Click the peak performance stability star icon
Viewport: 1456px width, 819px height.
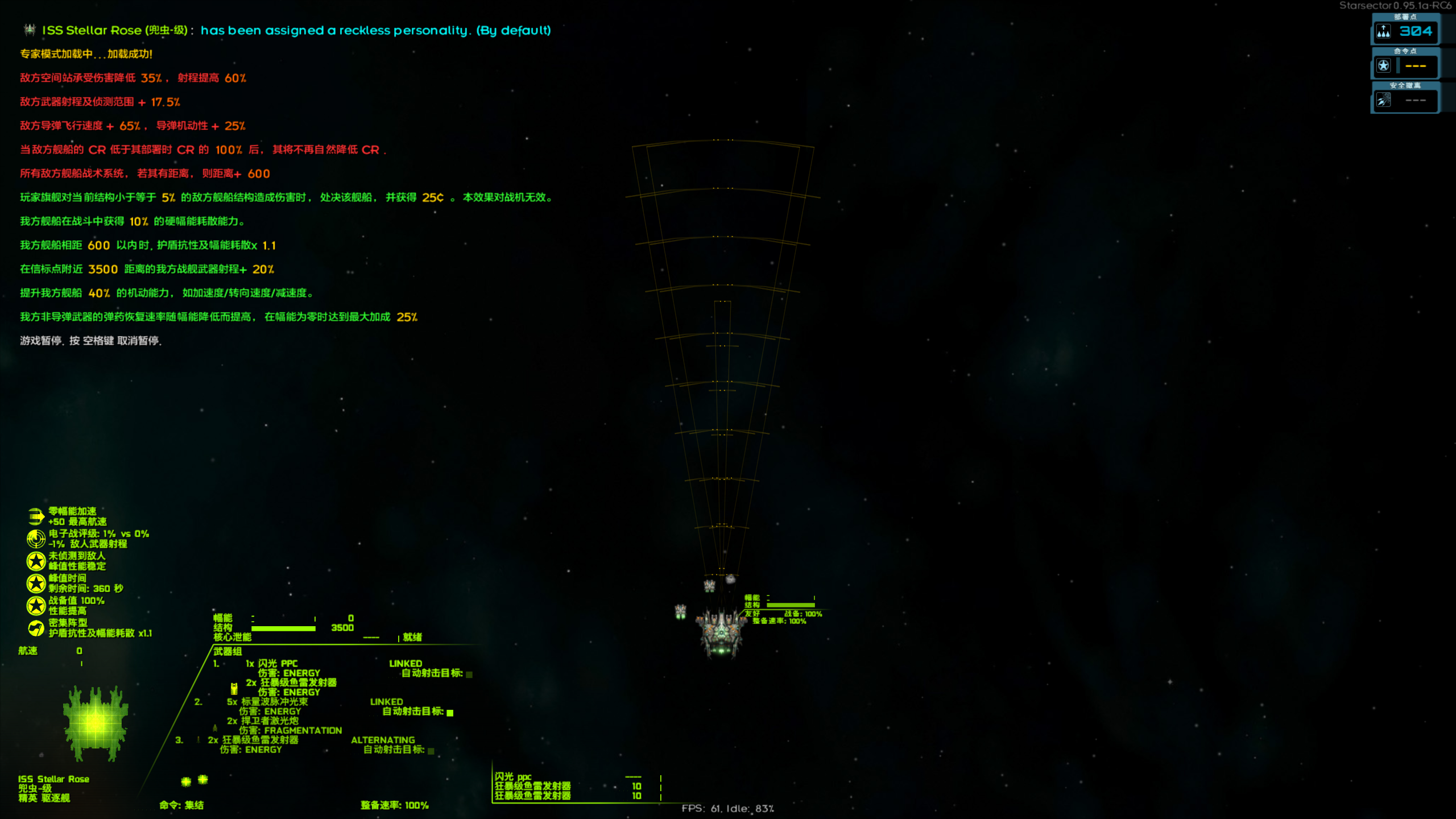point(35,561)
